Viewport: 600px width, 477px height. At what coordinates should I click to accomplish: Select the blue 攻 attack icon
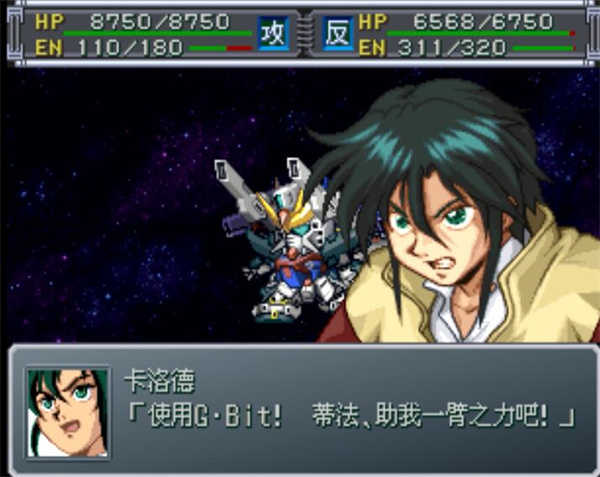click(x=272, y=33)
